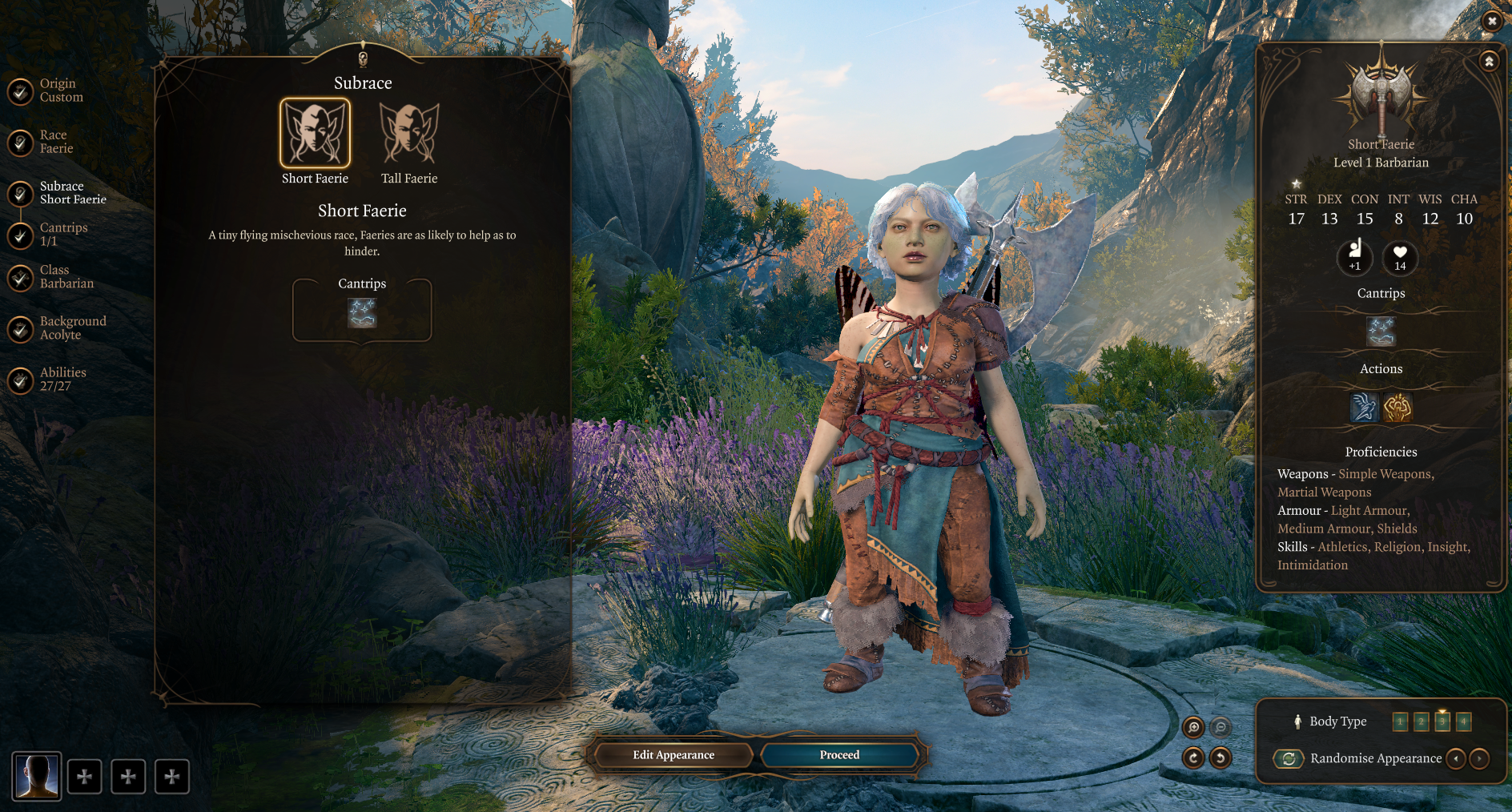Select the character portrait in the party bar
Image resolution: width=1512 pixels, height=812 pixels.
coord(37,776)
